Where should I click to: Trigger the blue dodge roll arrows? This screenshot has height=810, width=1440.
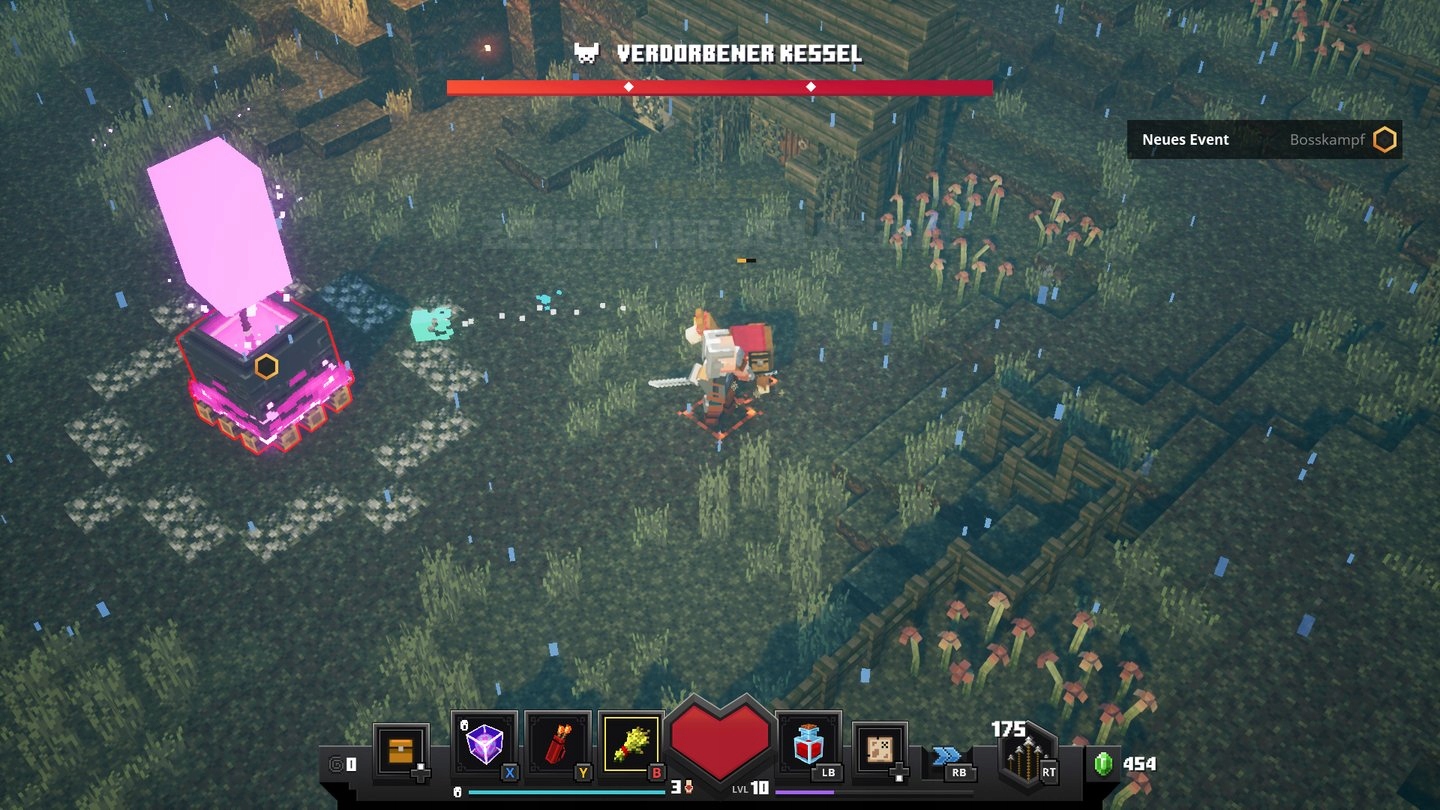point(947,757)
